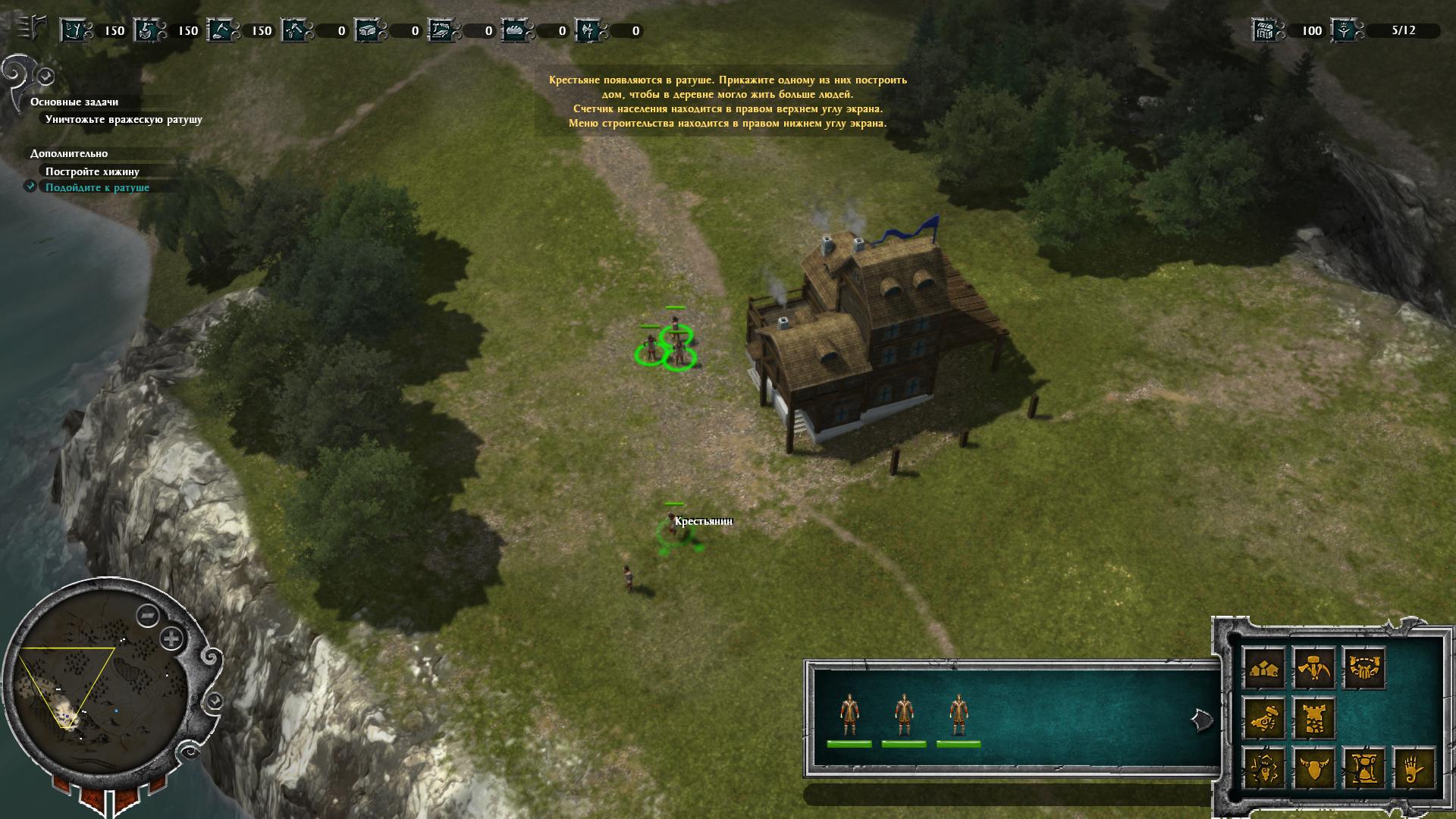Click the open hand command icon

click(1413, 768)
